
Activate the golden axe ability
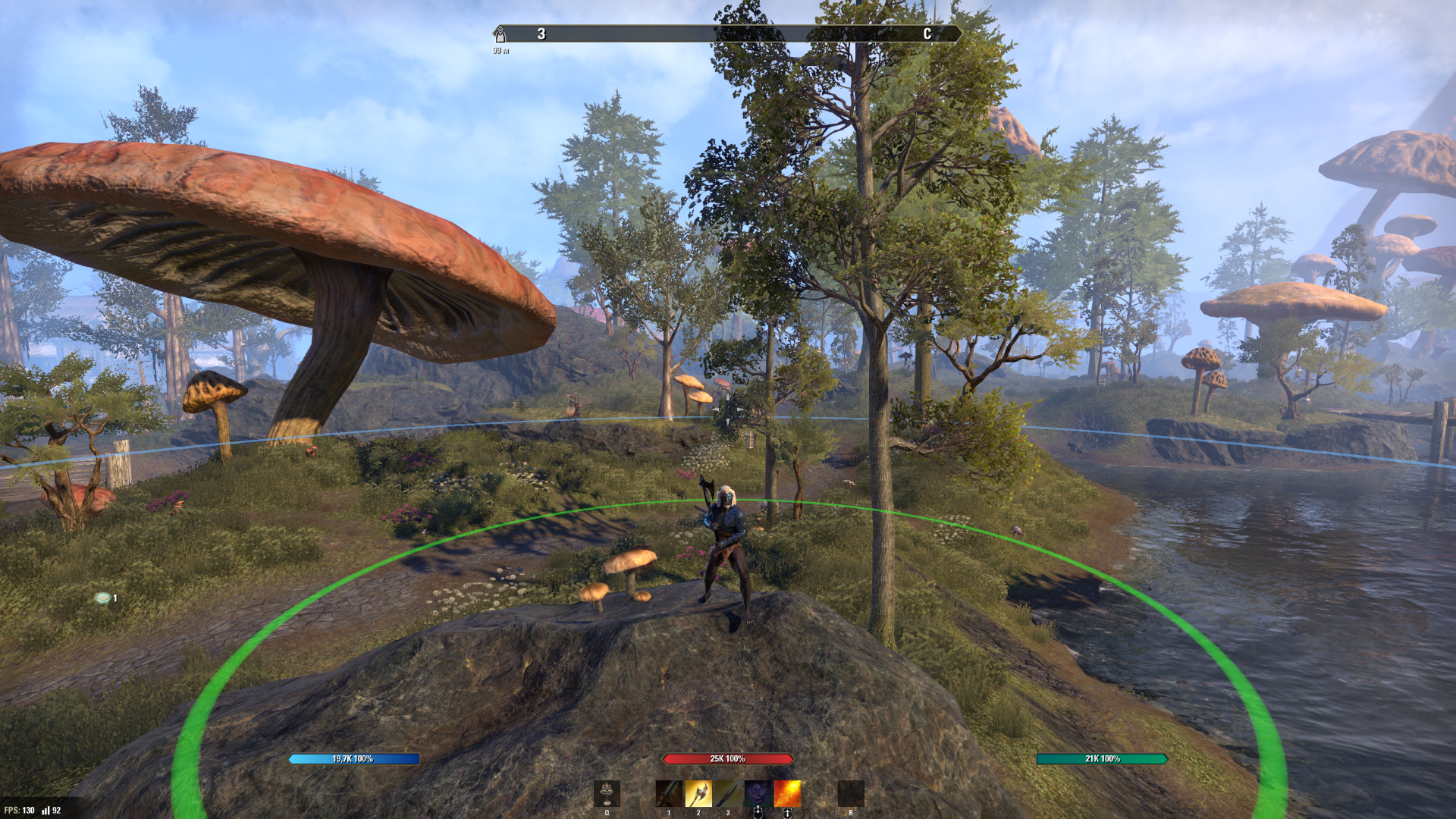(698, 793)
